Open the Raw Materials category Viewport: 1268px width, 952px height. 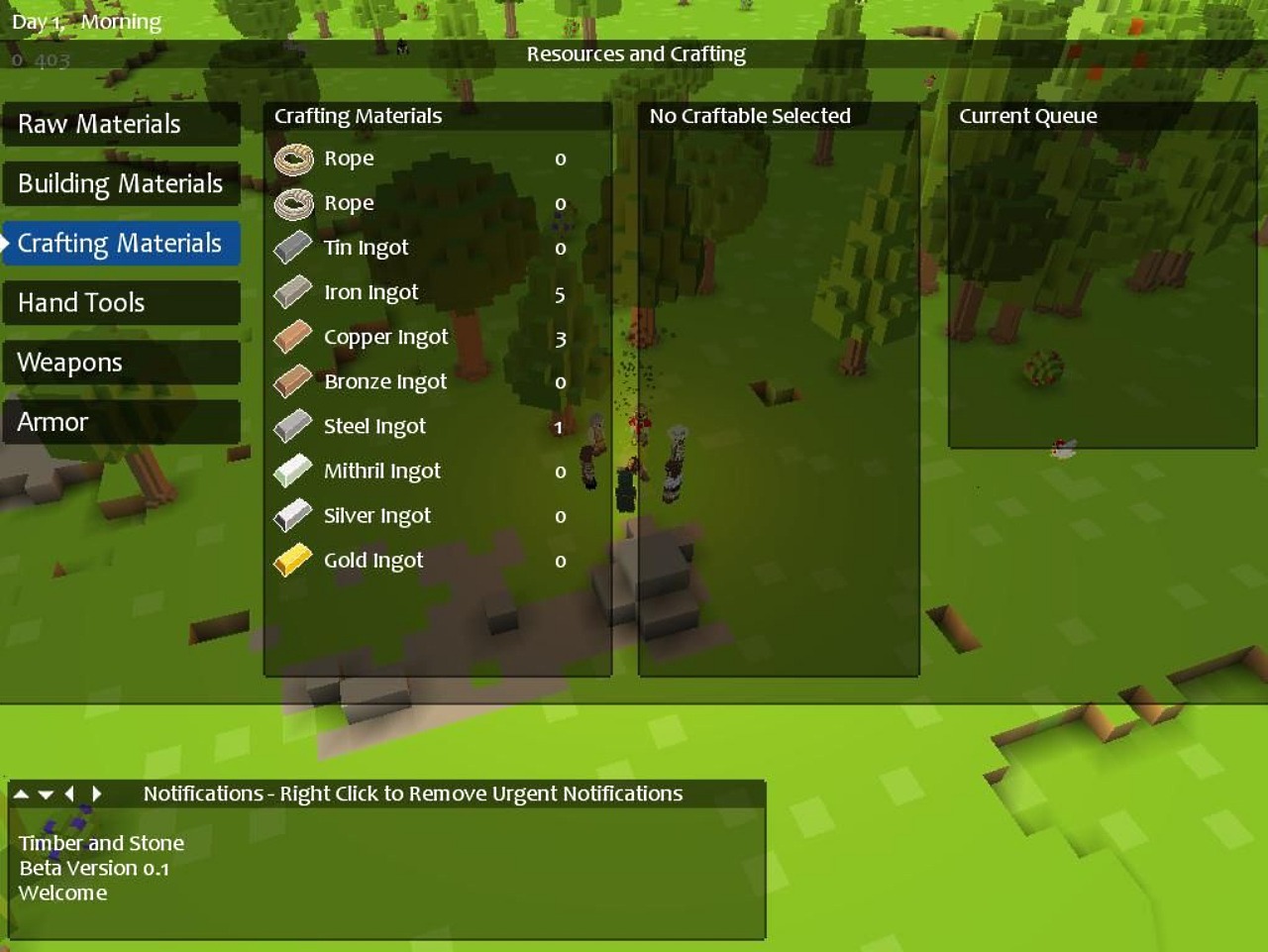pyautogui.click(x=121, y=125)
